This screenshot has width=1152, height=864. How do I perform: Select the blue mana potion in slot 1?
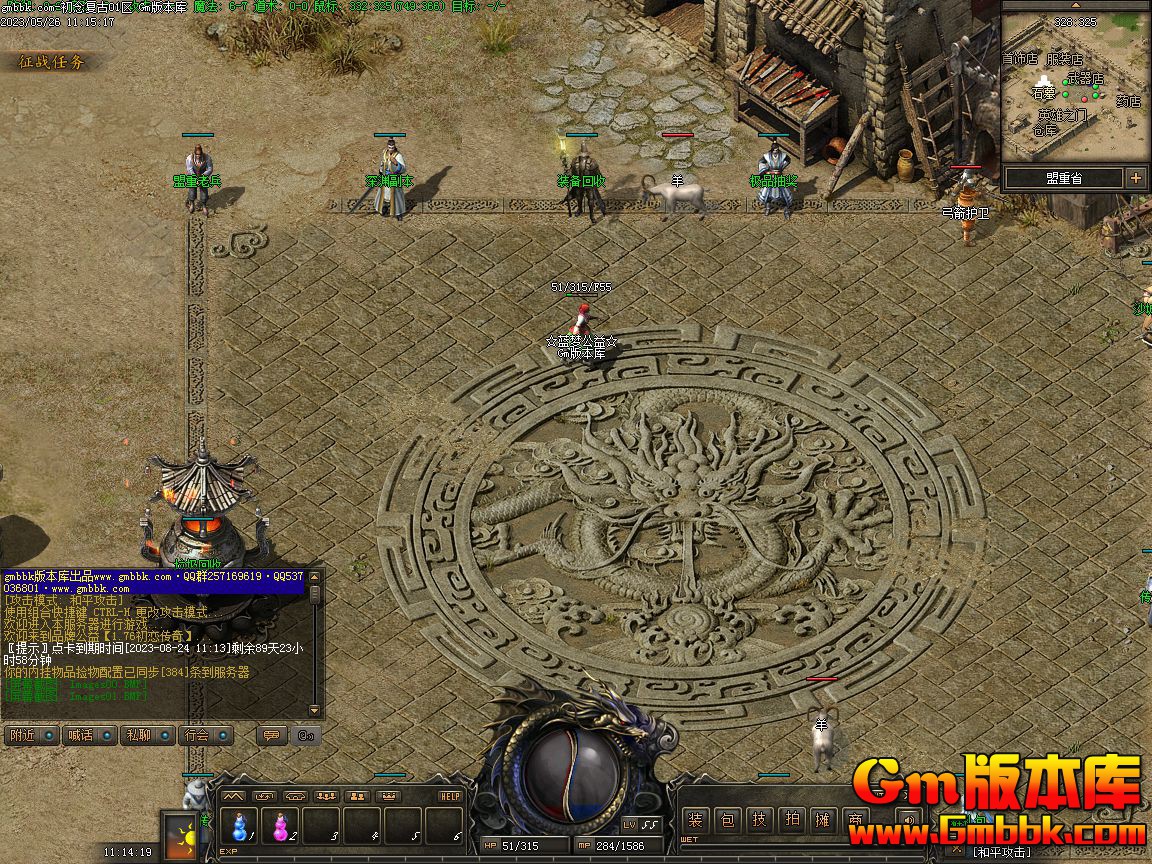pyautogui.click(x=240, y=827)
